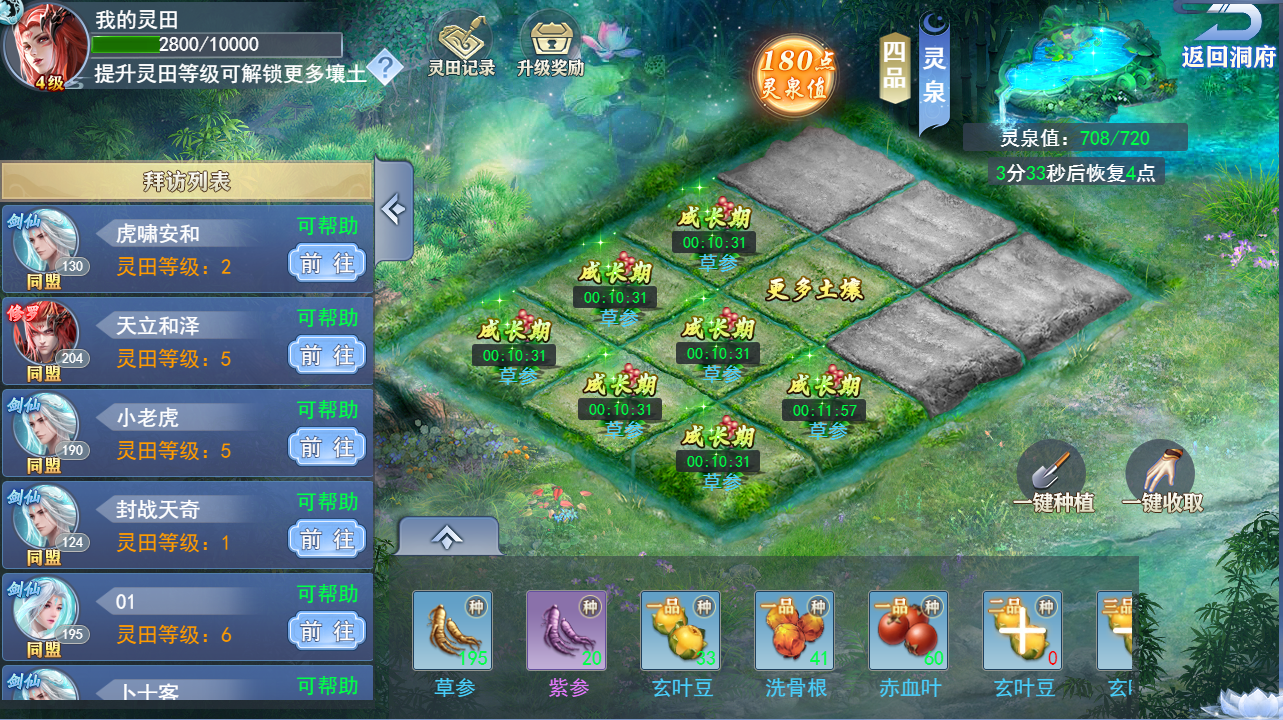Unlock more soil via 更多土壤 tile
Image resolution: width=1283 pixels, height=720 pixels.
tap(814, 290)
